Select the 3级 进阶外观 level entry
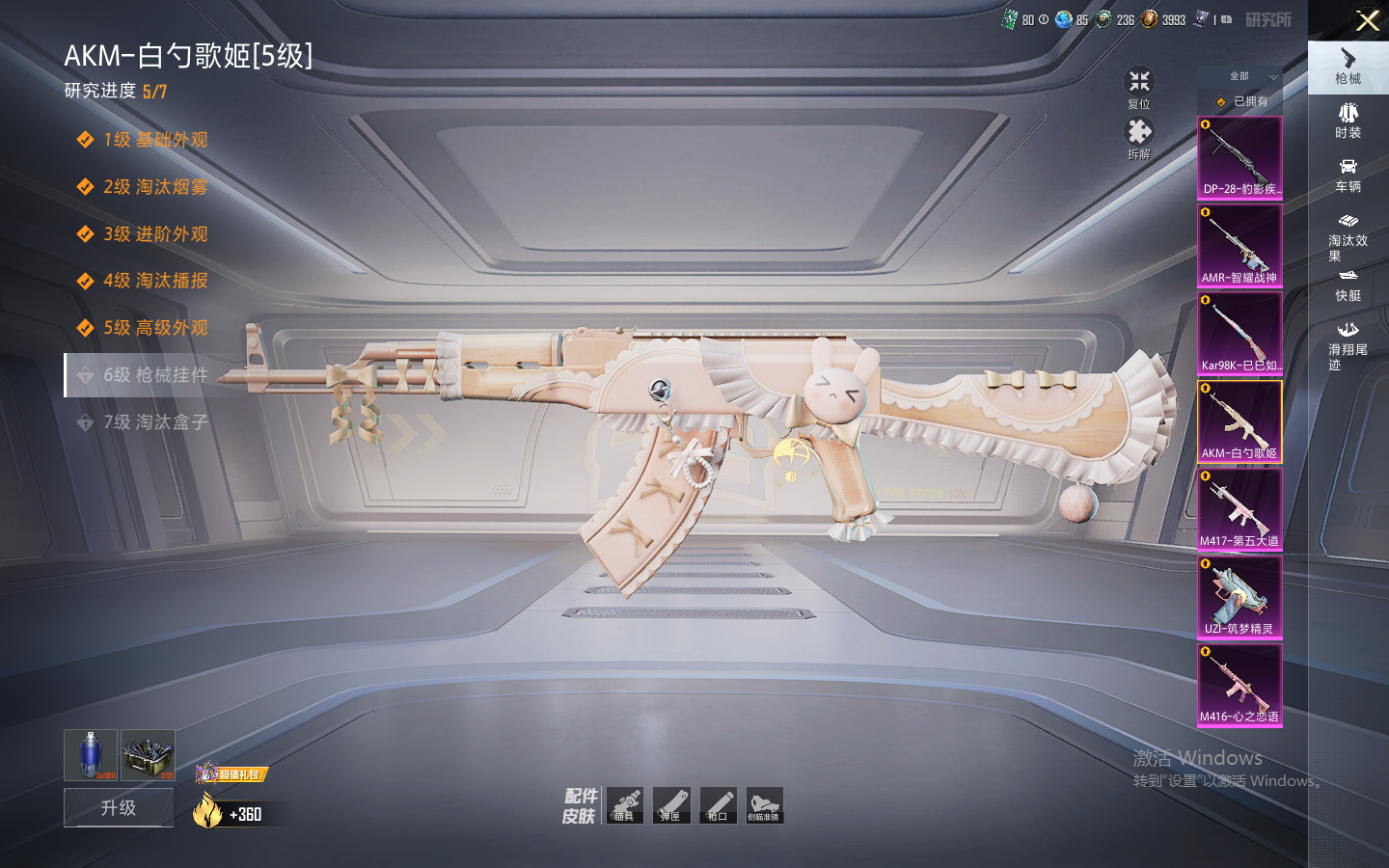 coord(154,234)
